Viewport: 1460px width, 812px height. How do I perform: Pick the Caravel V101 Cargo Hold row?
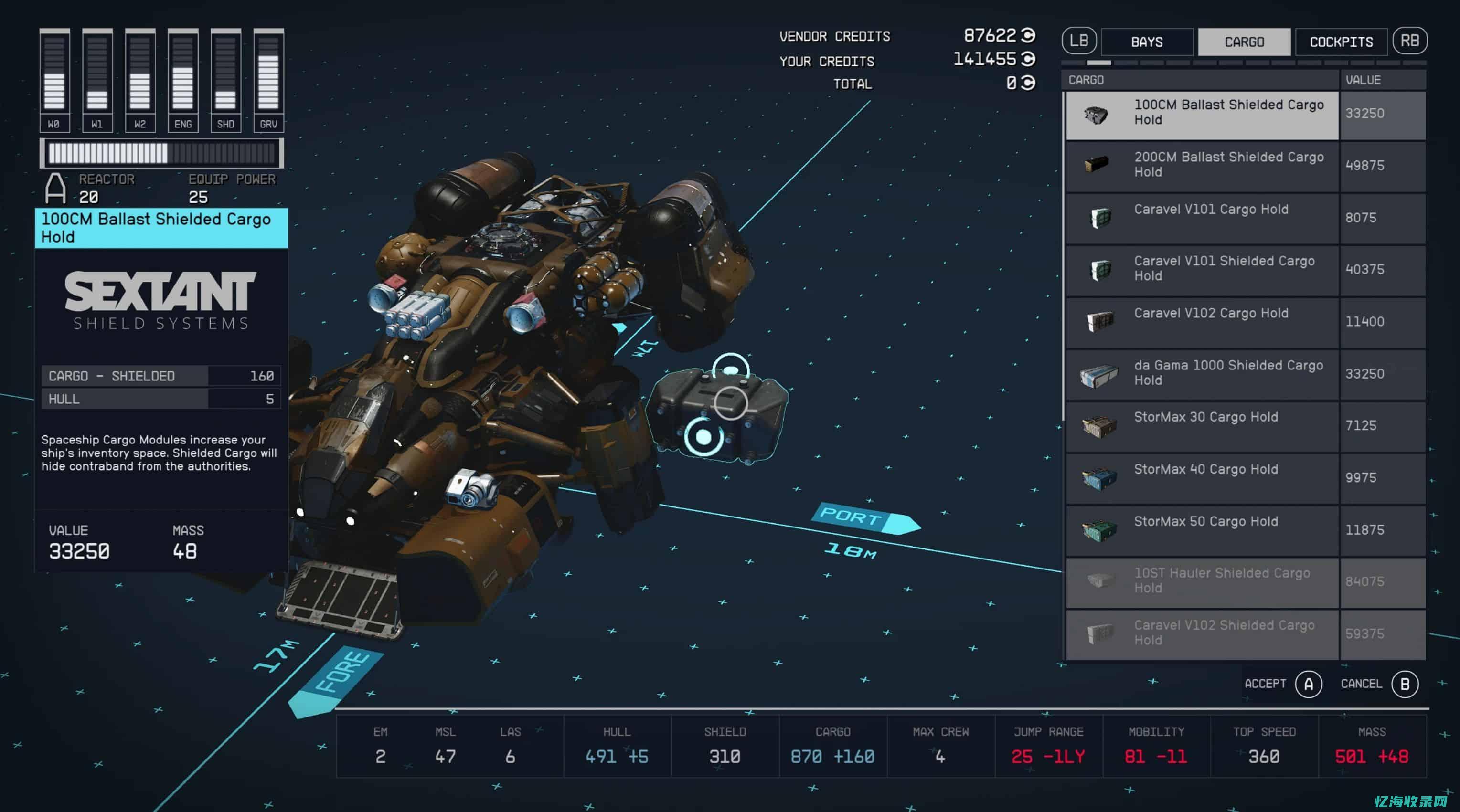tap(1202, 218)
